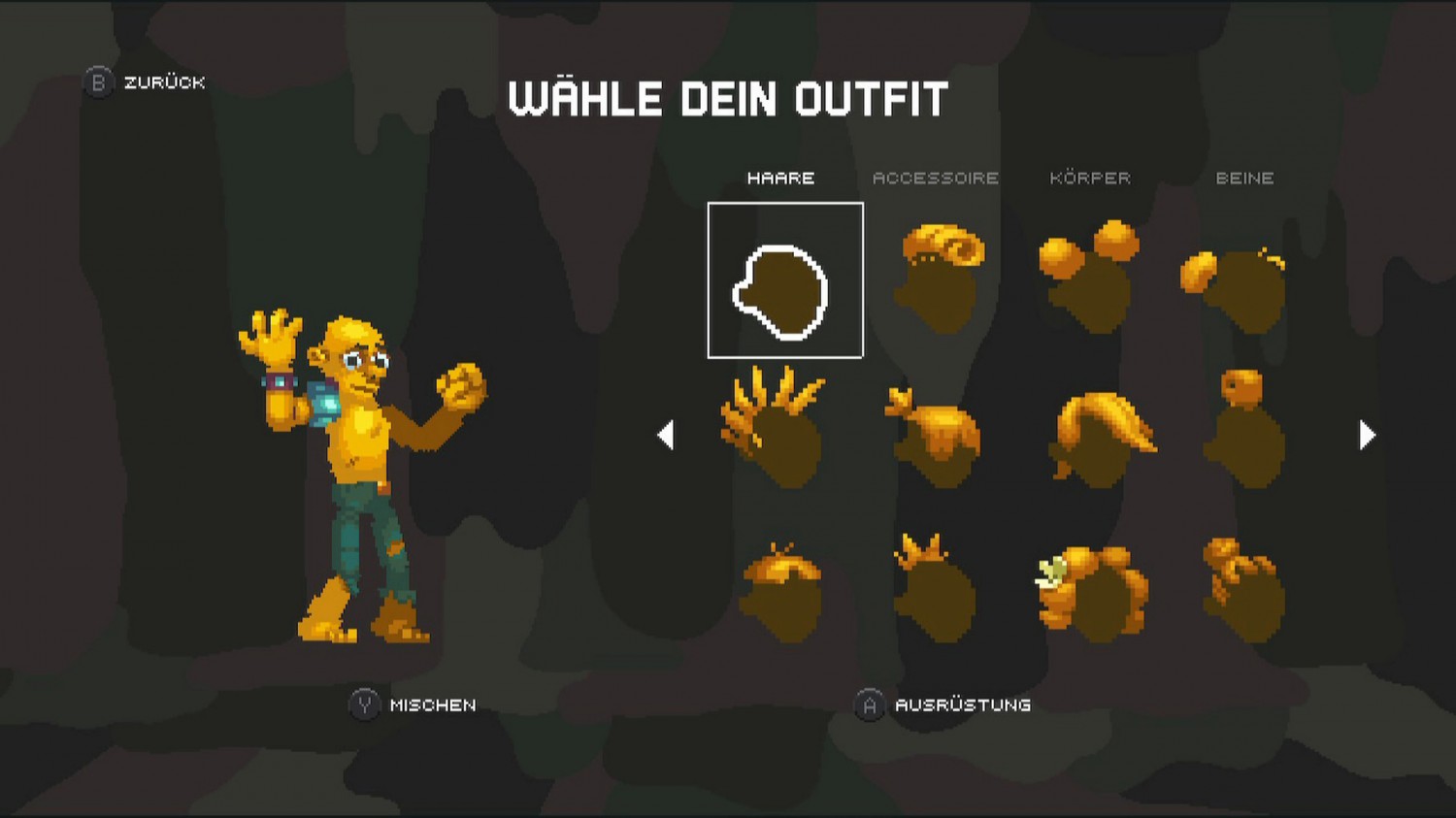Open the Ausrüstung screen
The height and width of the screenshot is (818, 1456).
[x=946, y=705]
